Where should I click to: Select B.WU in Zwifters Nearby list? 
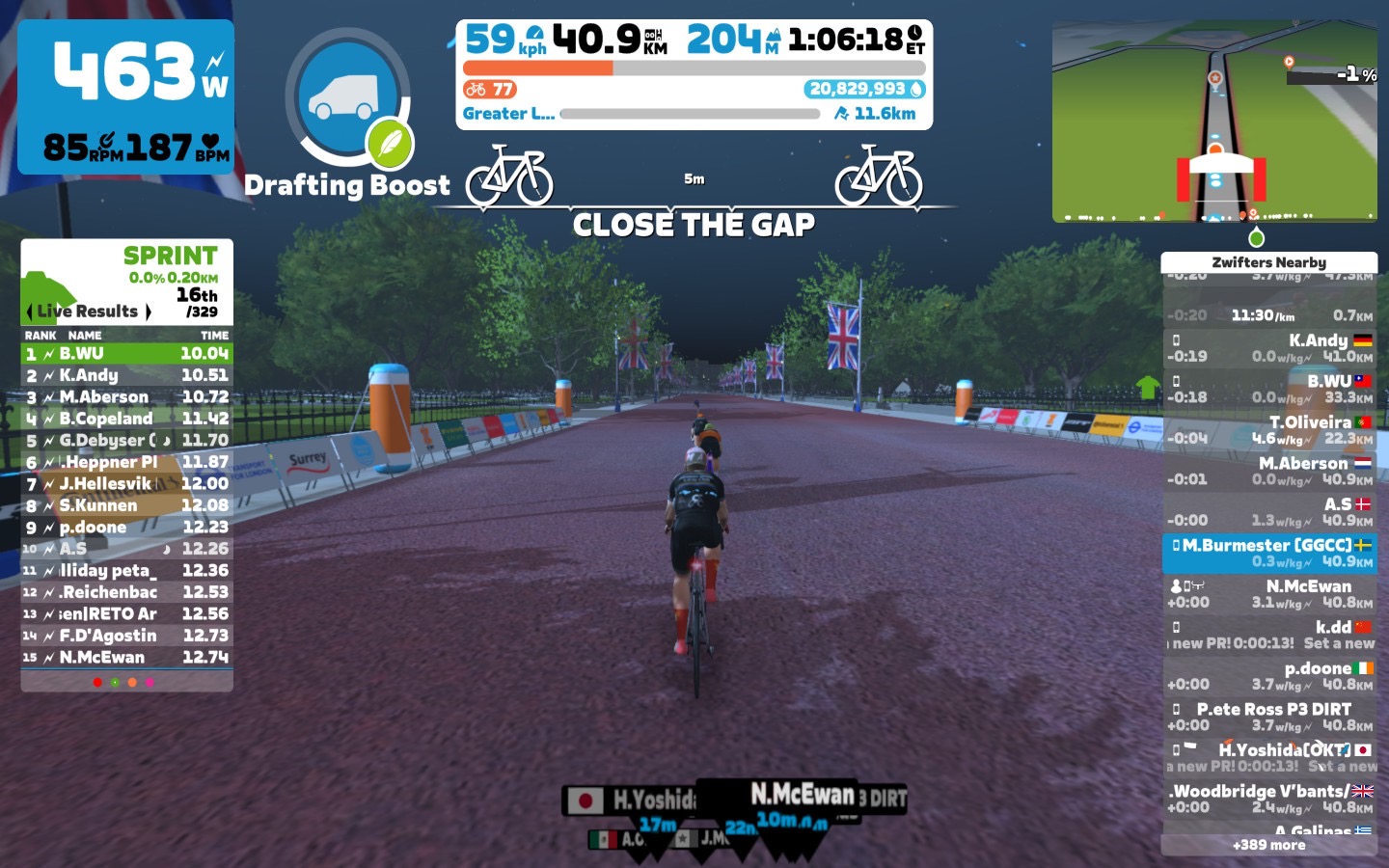coord(1269,389)
